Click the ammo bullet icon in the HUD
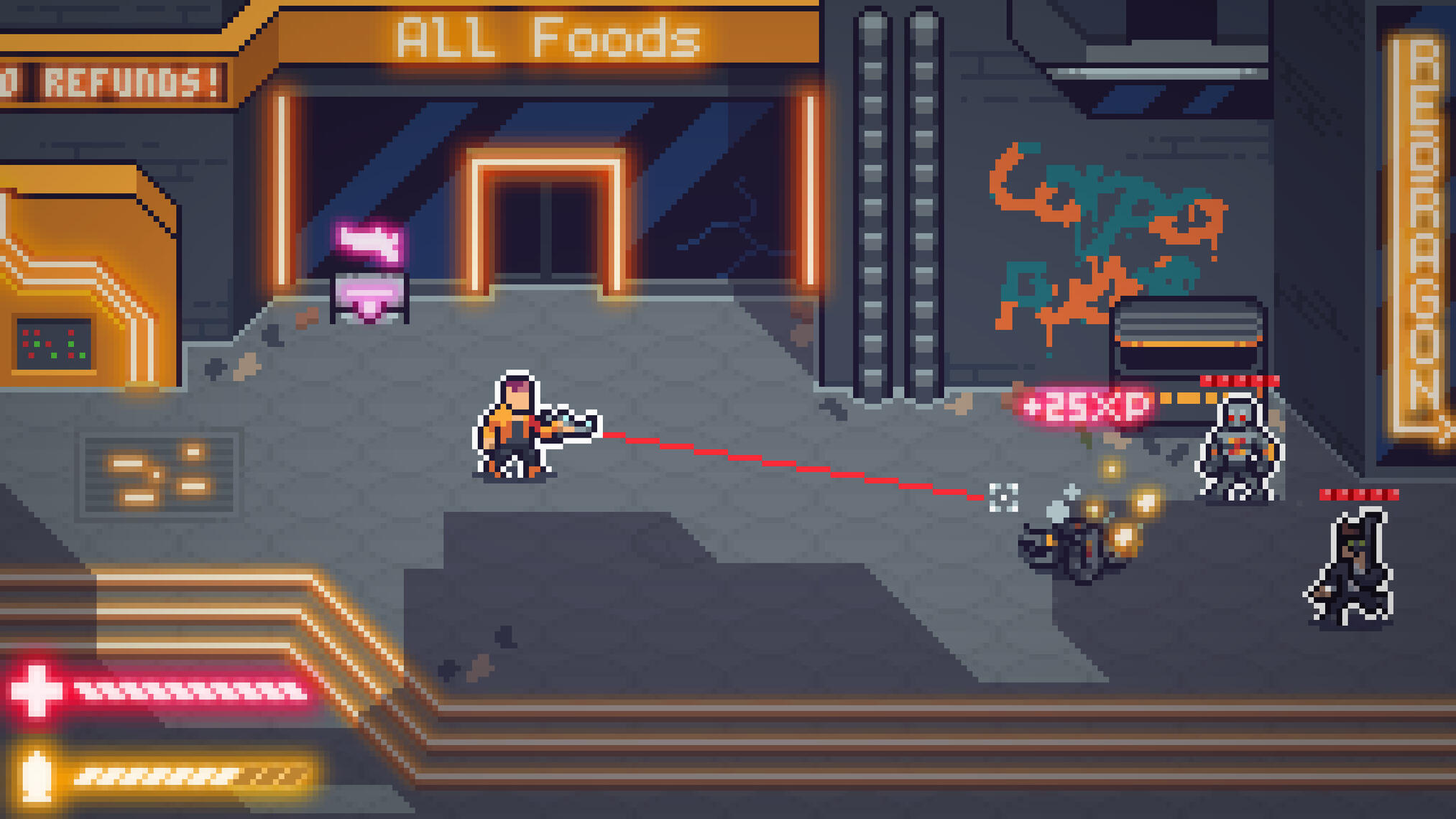The height and width of the screenshot is (819, 1456). (x=34, y=774)
